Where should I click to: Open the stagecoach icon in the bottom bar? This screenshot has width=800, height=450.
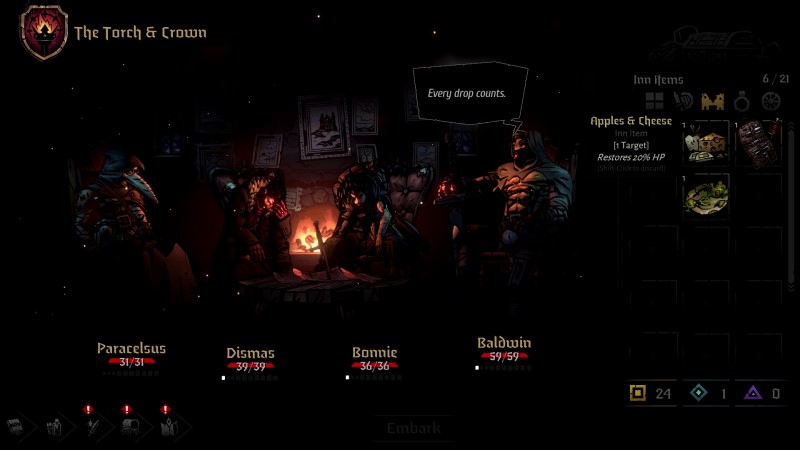click(130, 427)
